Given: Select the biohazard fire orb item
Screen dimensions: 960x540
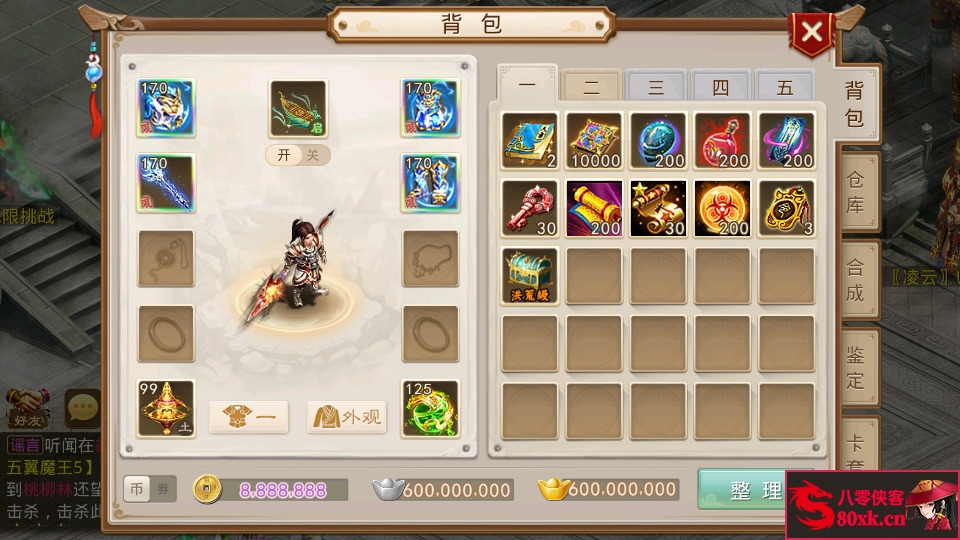Looking at the screenshot, I should pyautogui.click(x=722, y=208).
